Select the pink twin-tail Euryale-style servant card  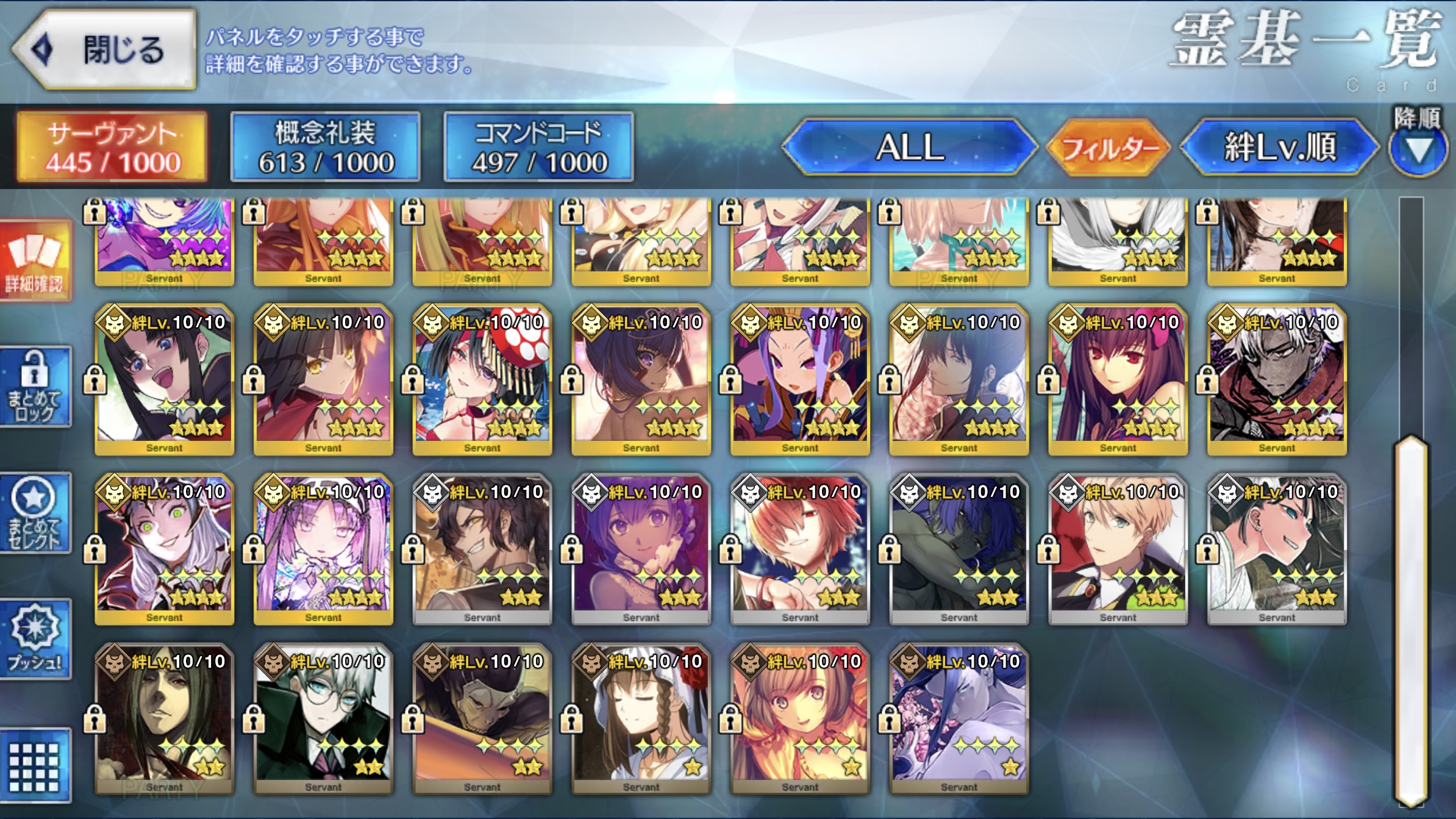[x=323, y=549]
